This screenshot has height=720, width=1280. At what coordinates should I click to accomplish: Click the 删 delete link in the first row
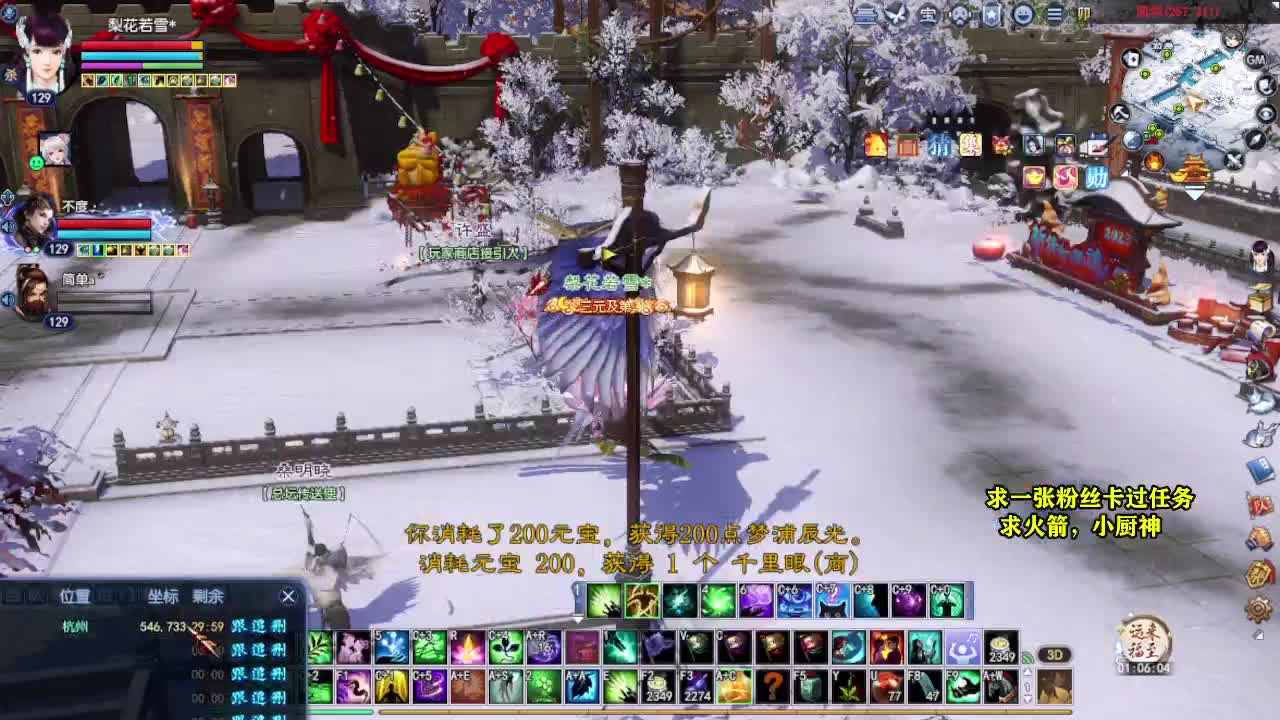click(280, 626)
